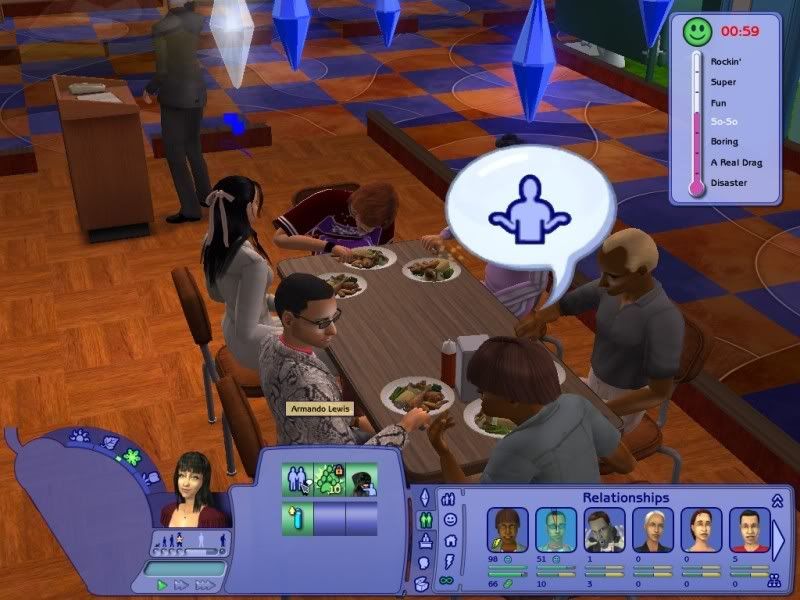Open the green infinity symbol tab
800x600 pixels.
coord(450,582)
